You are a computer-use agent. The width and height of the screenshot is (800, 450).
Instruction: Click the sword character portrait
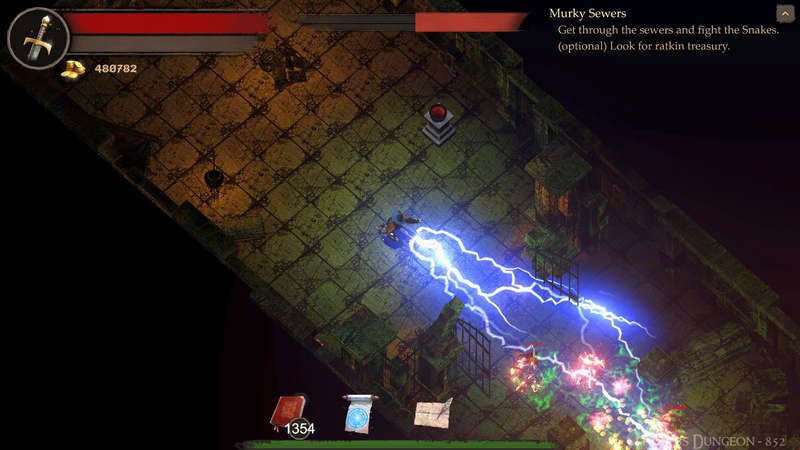pos(38,38)
